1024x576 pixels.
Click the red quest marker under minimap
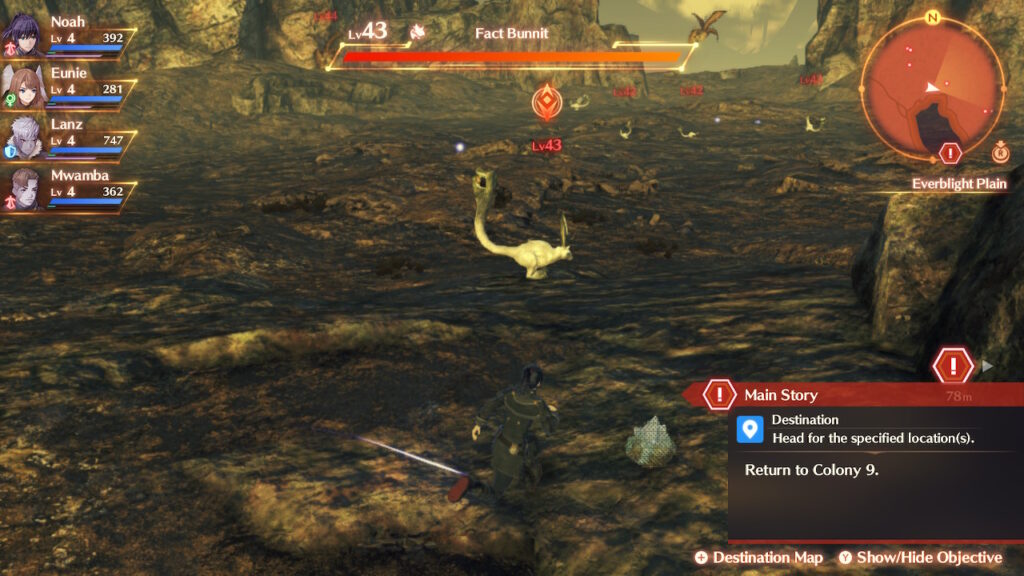point(951,153)
